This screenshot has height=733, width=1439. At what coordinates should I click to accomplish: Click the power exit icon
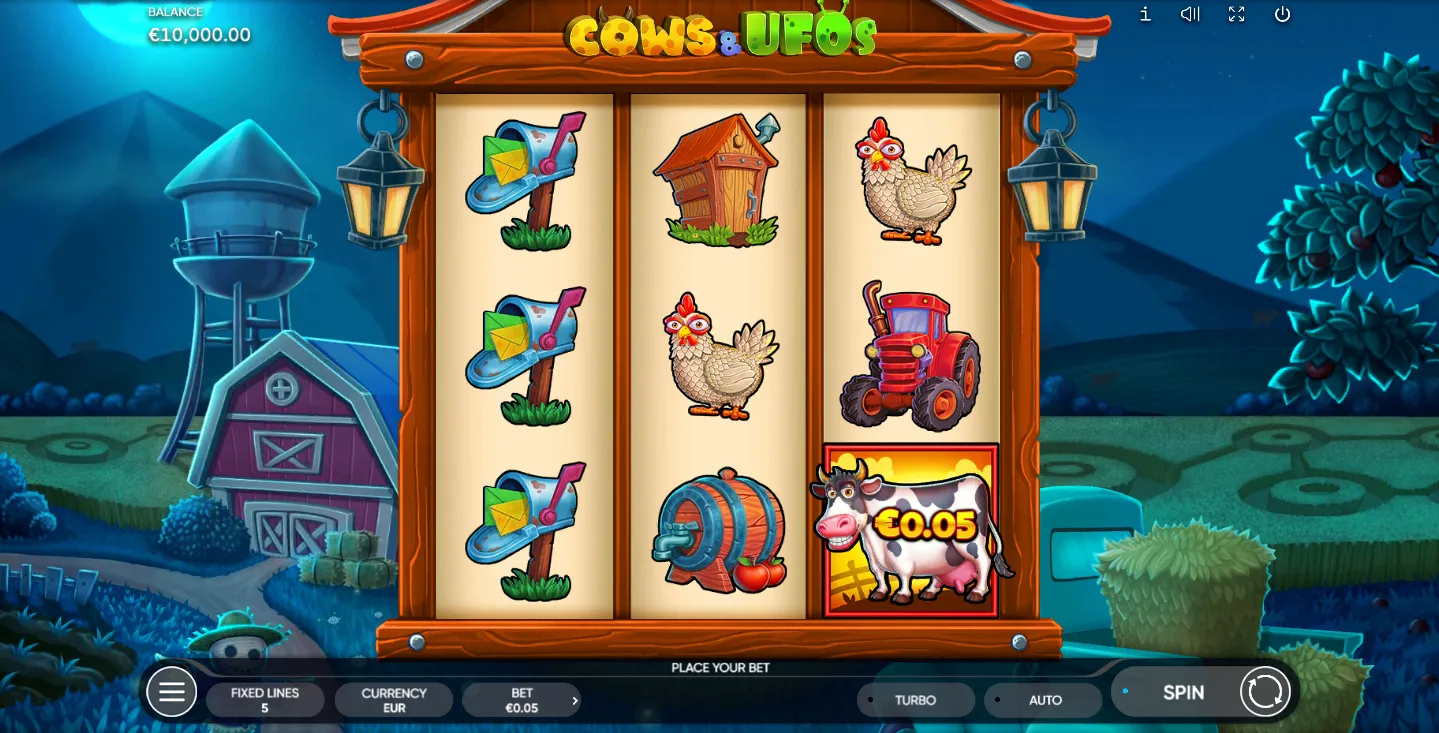point(1283,14)
